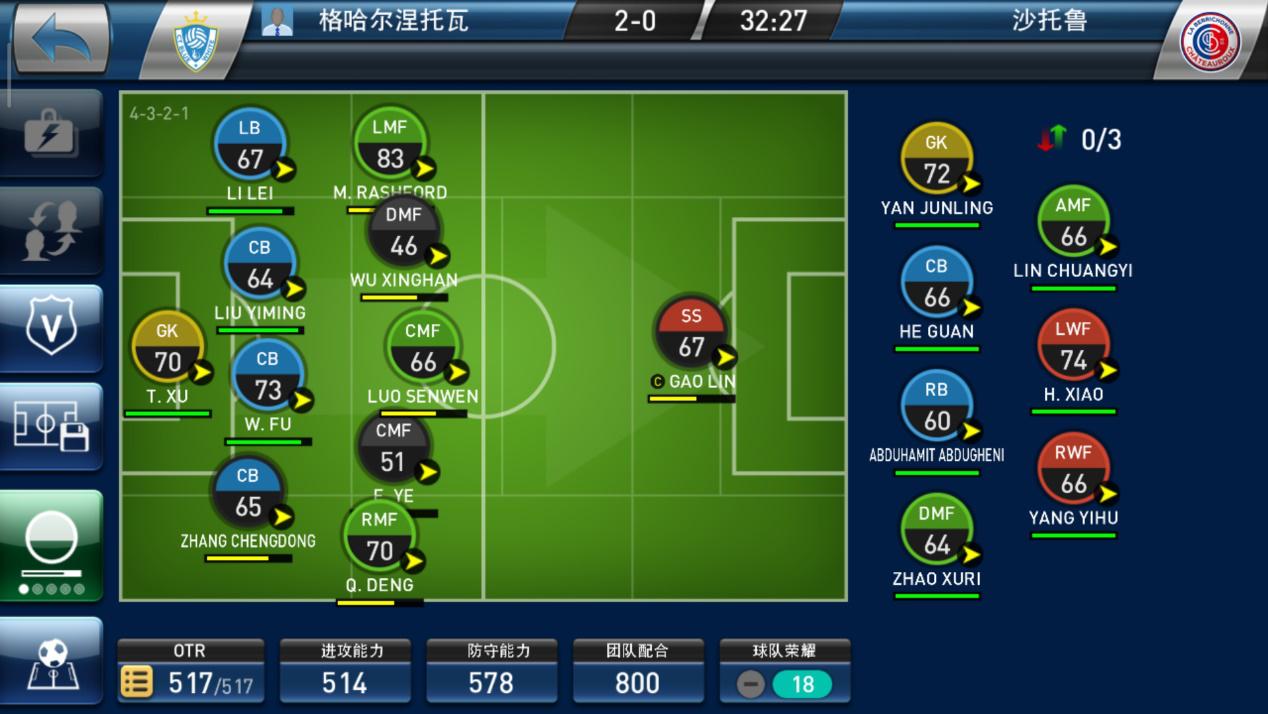This screenshot has height=714, width=1268.
Task: Decrease team glory with the minus button
Action: (x=751, y=684)
